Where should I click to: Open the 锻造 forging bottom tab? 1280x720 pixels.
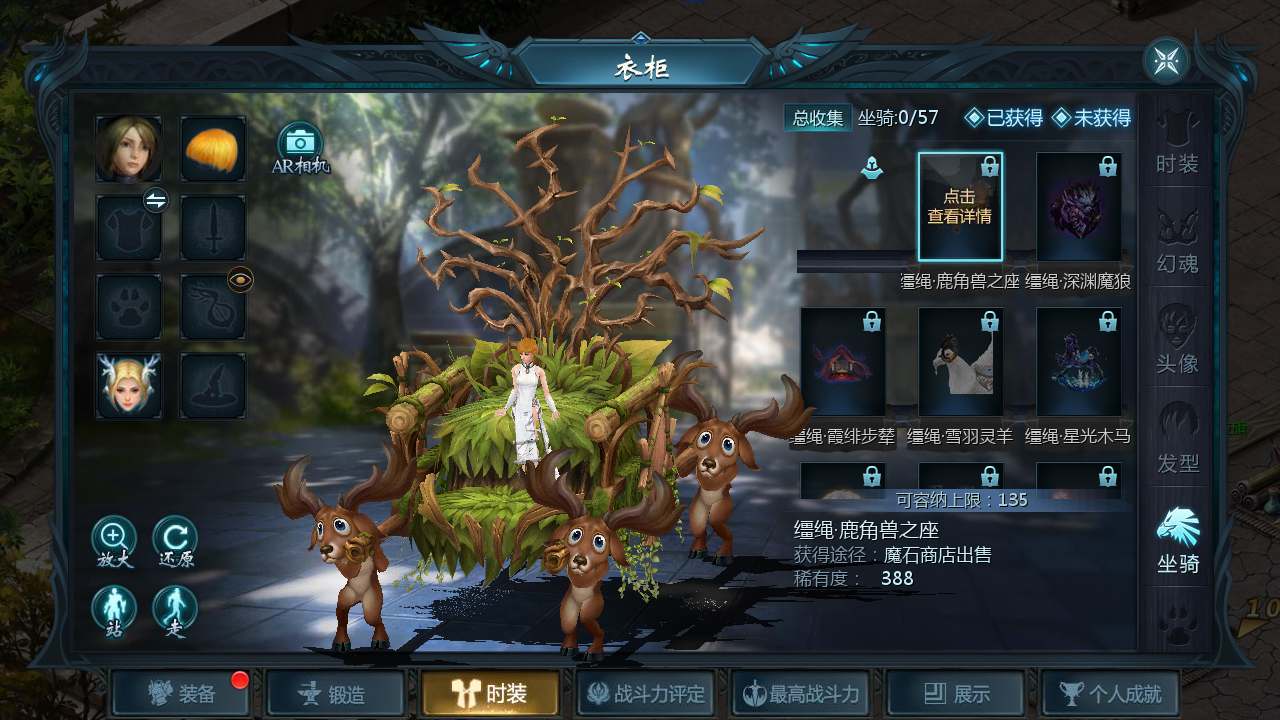tap(335, 694)
